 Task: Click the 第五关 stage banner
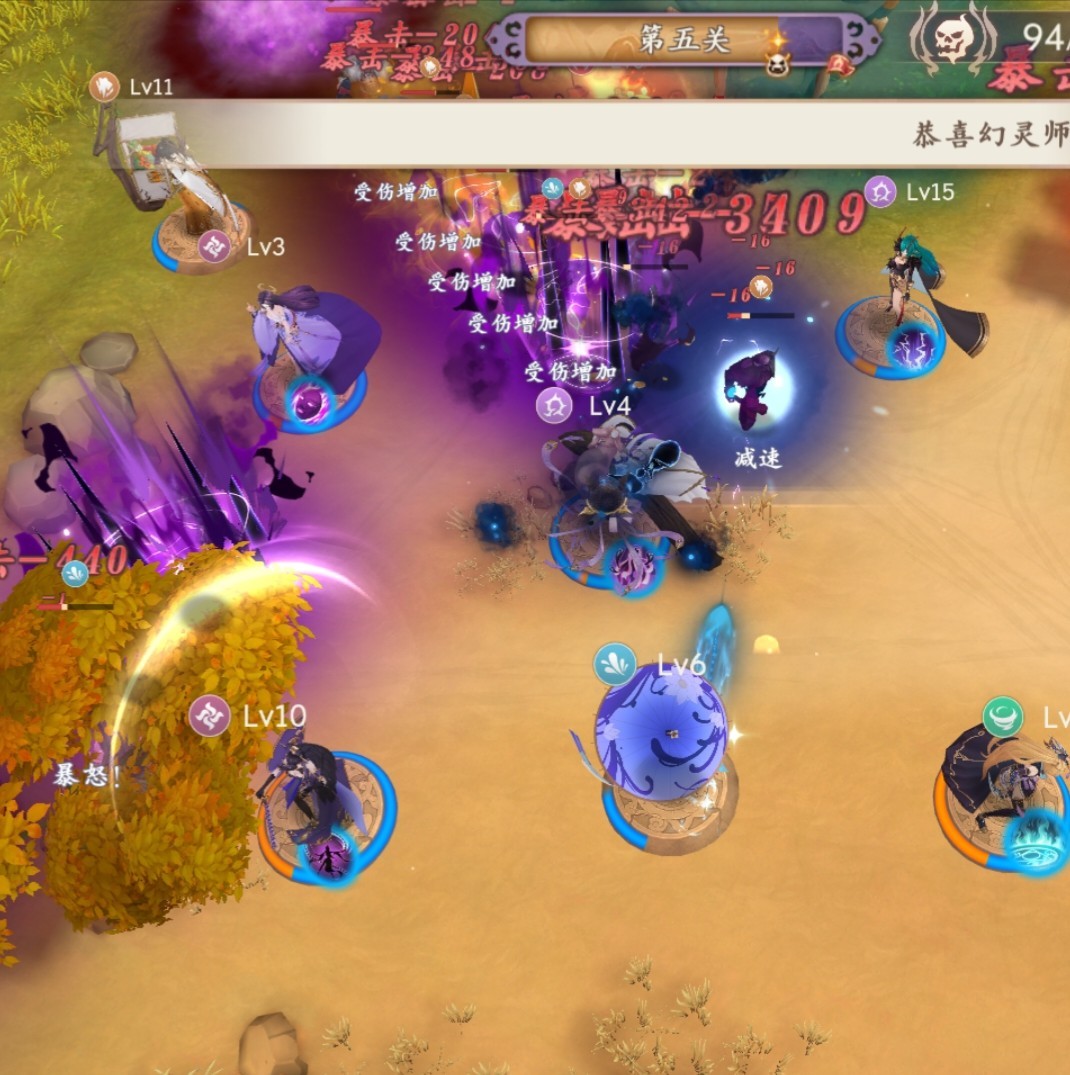coord(685,41)
